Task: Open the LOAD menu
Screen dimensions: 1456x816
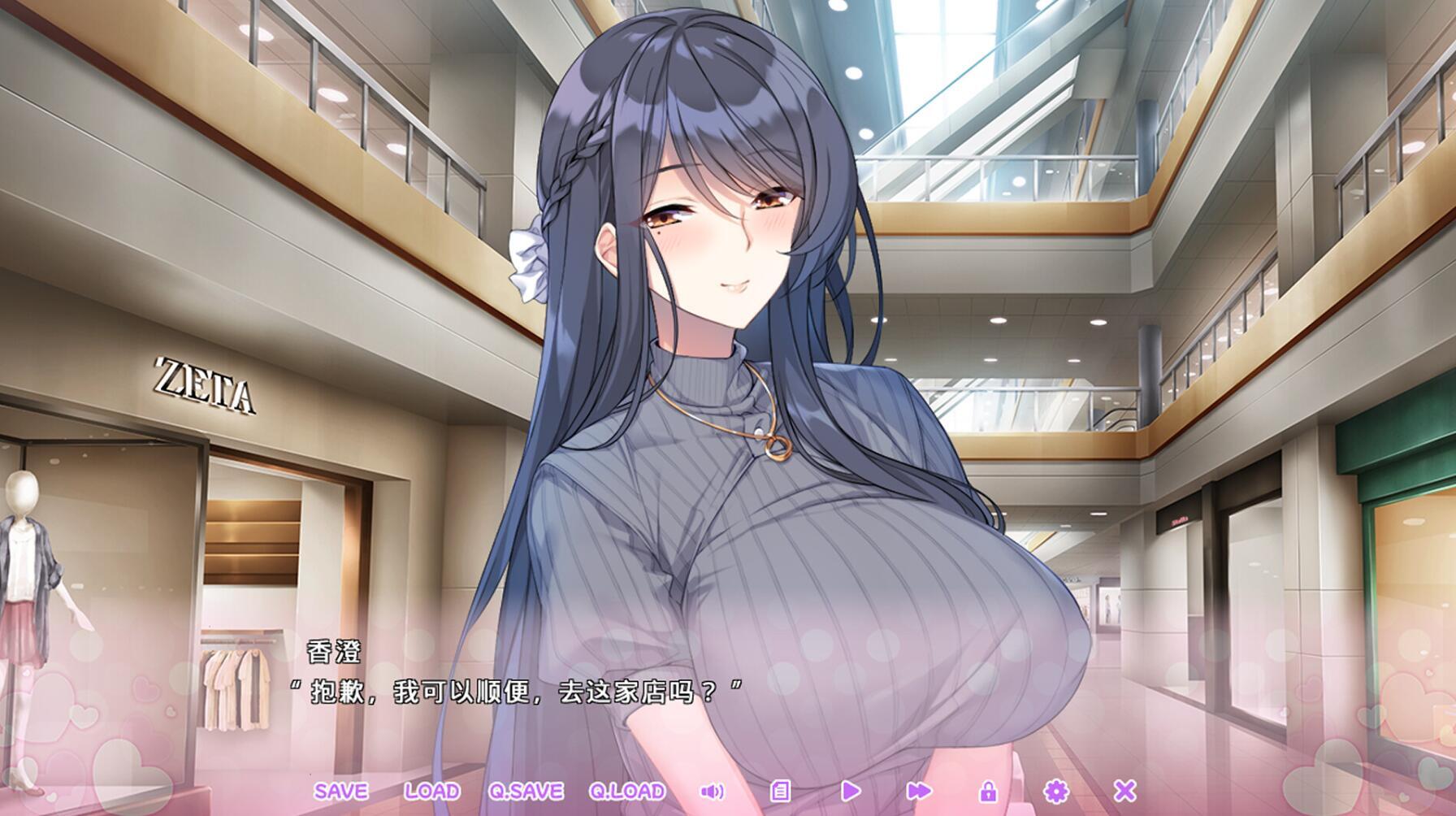Action: pyautogui.click(x=432, y=790)
